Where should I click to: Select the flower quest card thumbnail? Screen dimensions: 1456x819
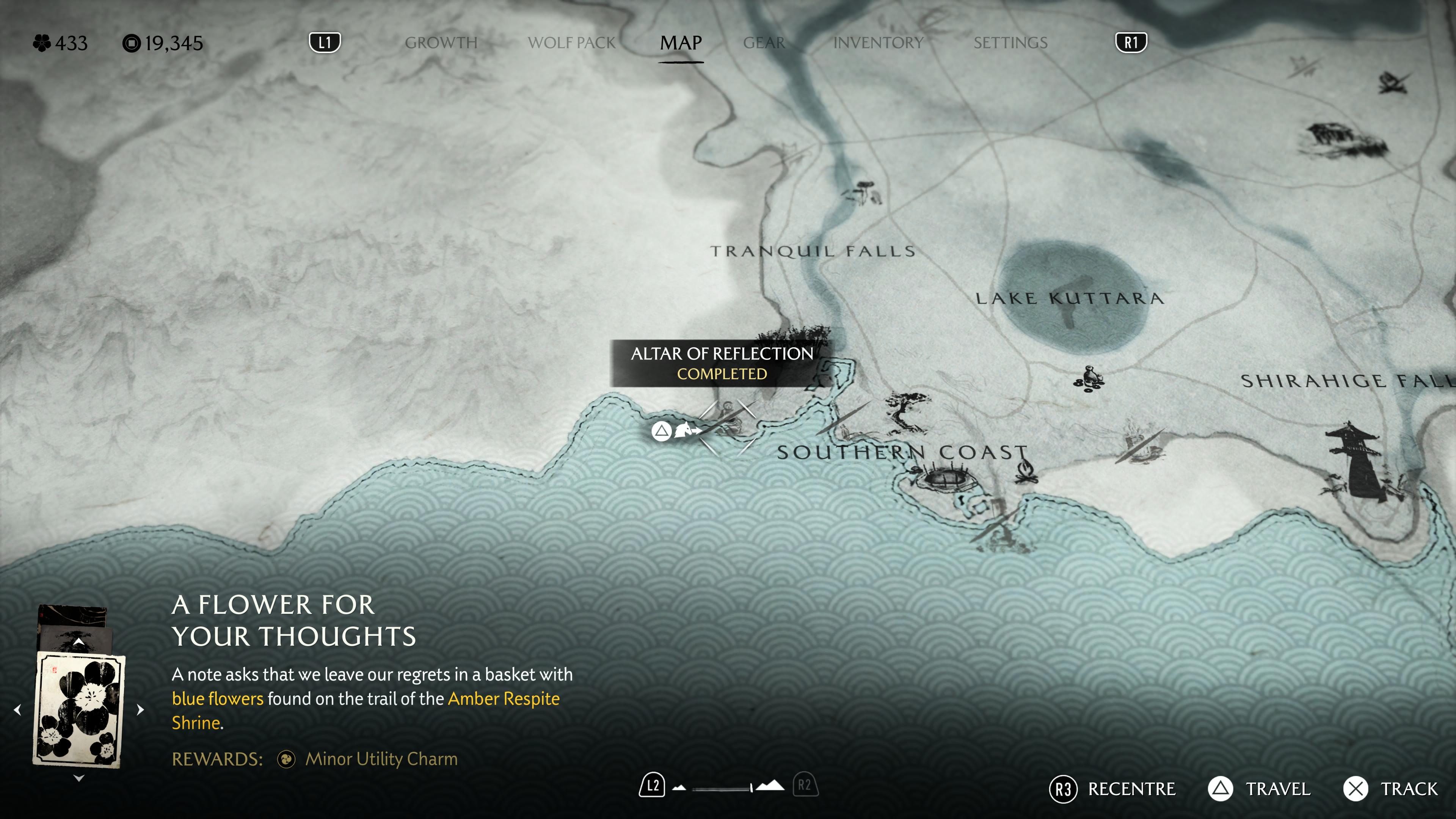tap(79, 709)
